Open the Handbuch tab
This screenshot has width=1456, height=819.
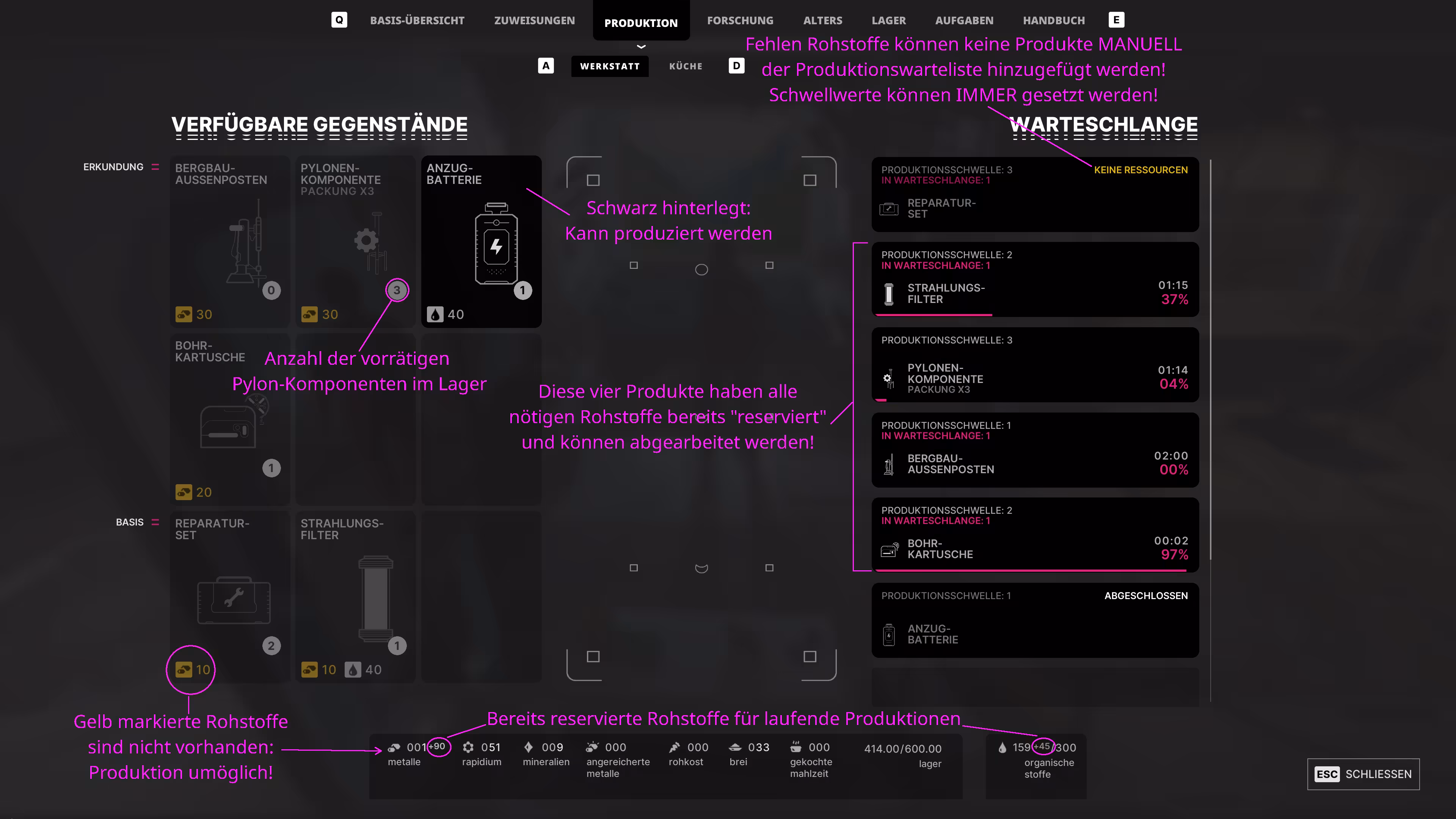click(x=1054, y=20)
